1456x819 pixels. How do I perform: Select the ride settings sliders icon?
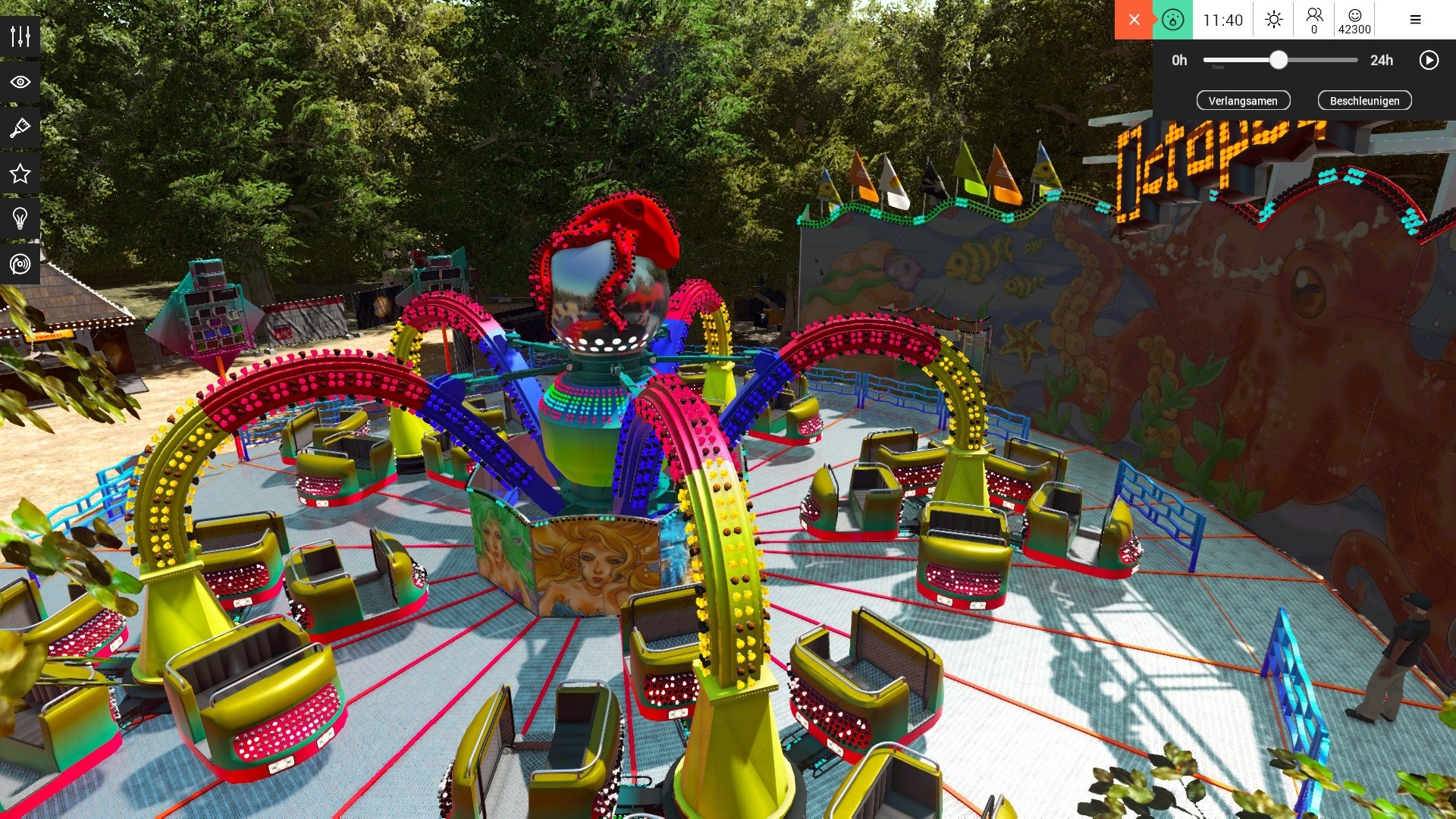[20, 35]
